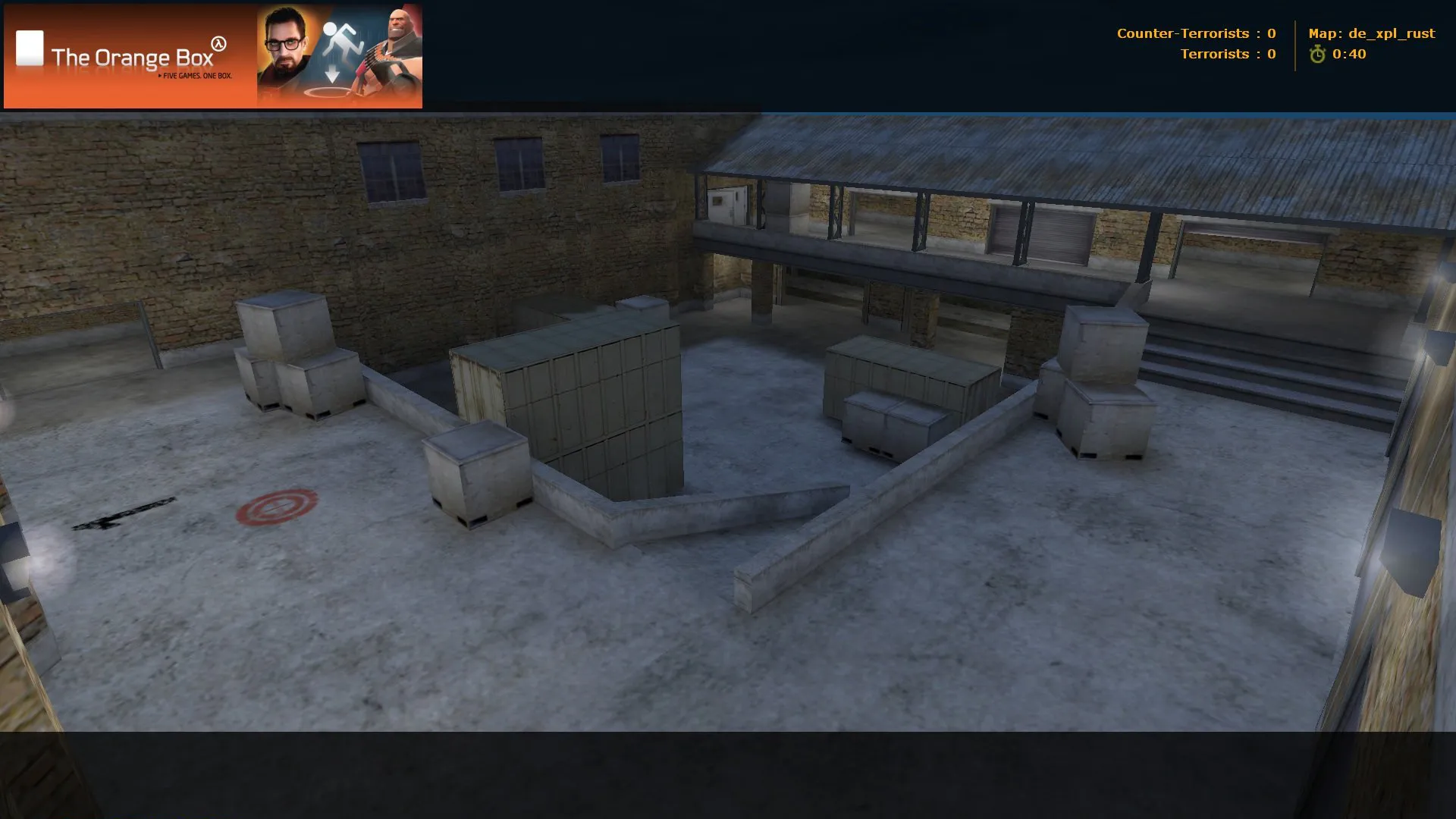Click the FIVE GAMES. ONE BOX. tagline
1456x819 pixels.
click(197, 76)
